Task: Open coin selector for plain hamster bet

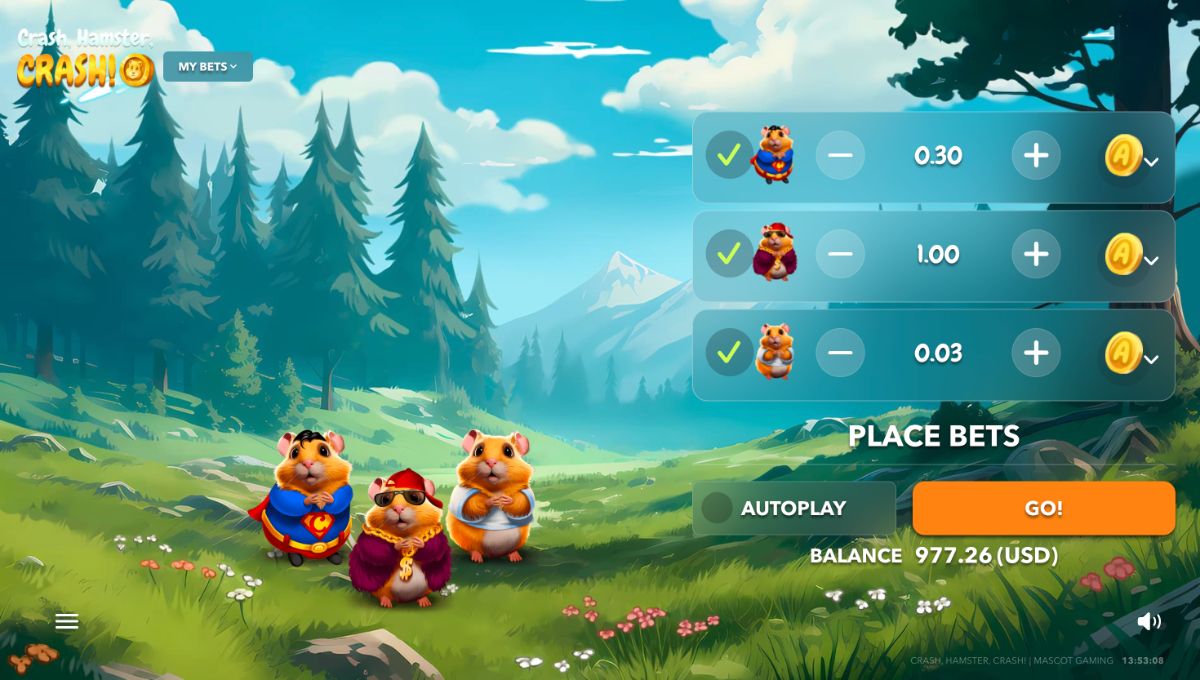Action: 1132,354
